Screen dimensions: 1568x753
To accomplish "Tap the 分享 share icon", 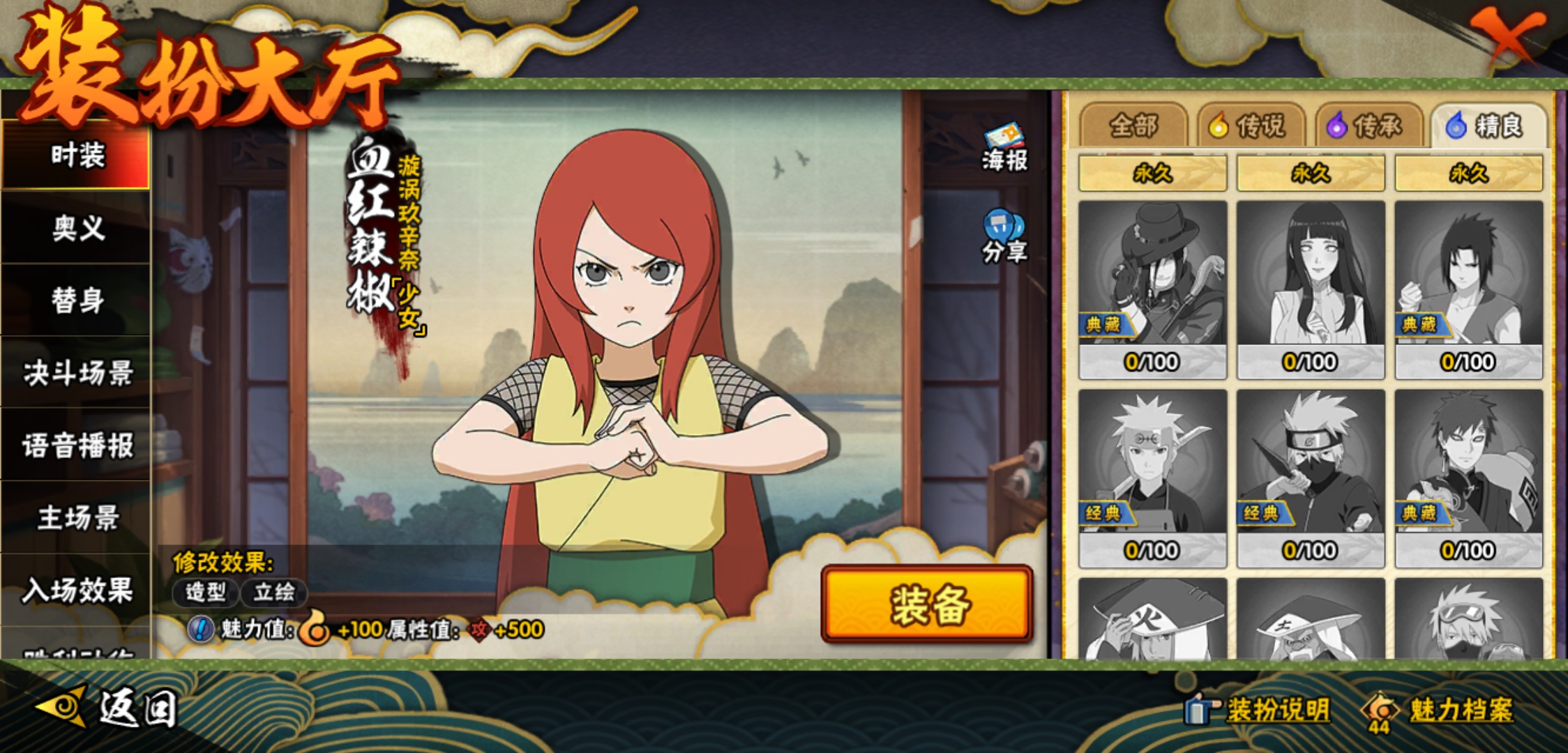I will pos(1004,237).
